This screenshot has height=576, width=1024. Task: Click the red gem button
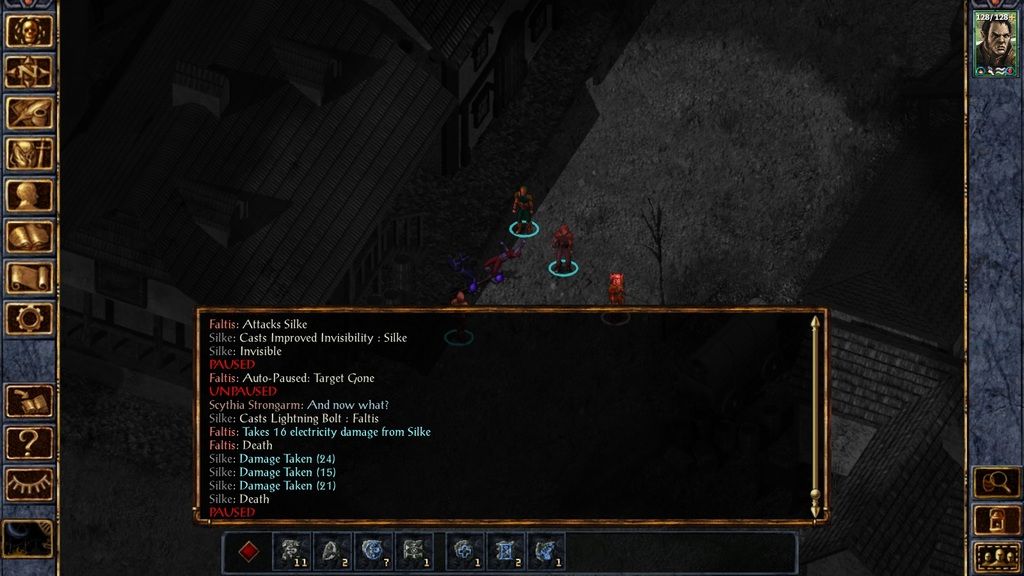coord(249,552)
